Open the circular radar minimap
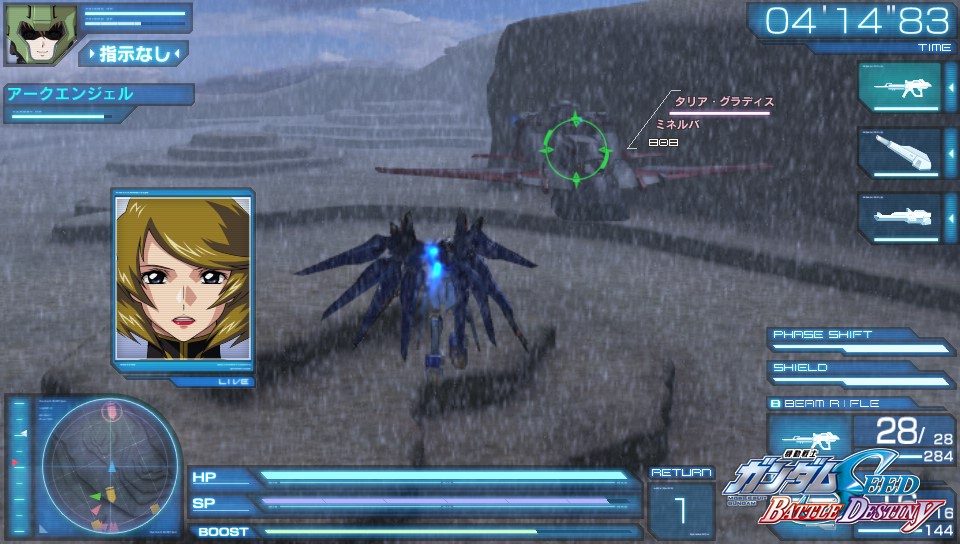This screenshot has height=544, width=960. [x=109, y=464]
